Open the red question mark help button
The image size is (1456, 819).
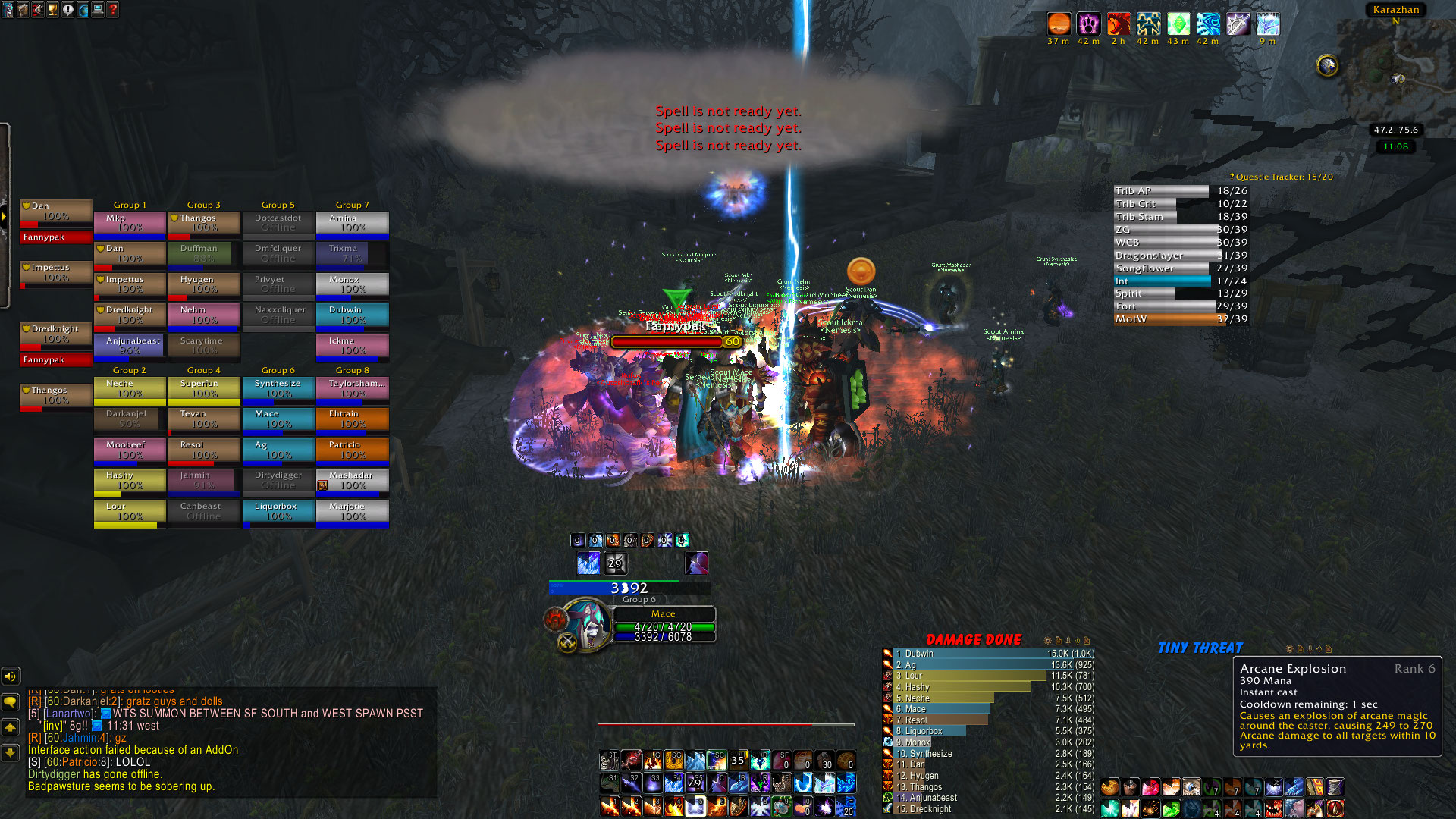113,10
